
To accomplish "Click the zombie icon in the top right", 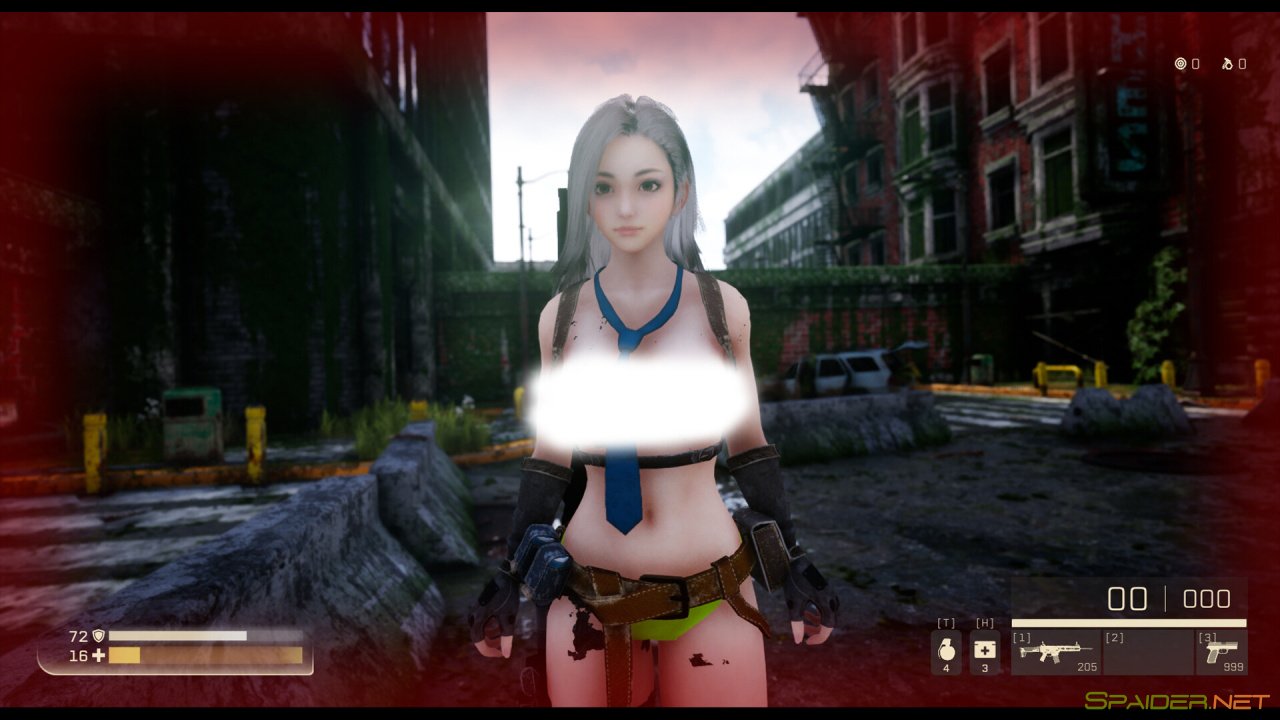I will point(1227,63).
